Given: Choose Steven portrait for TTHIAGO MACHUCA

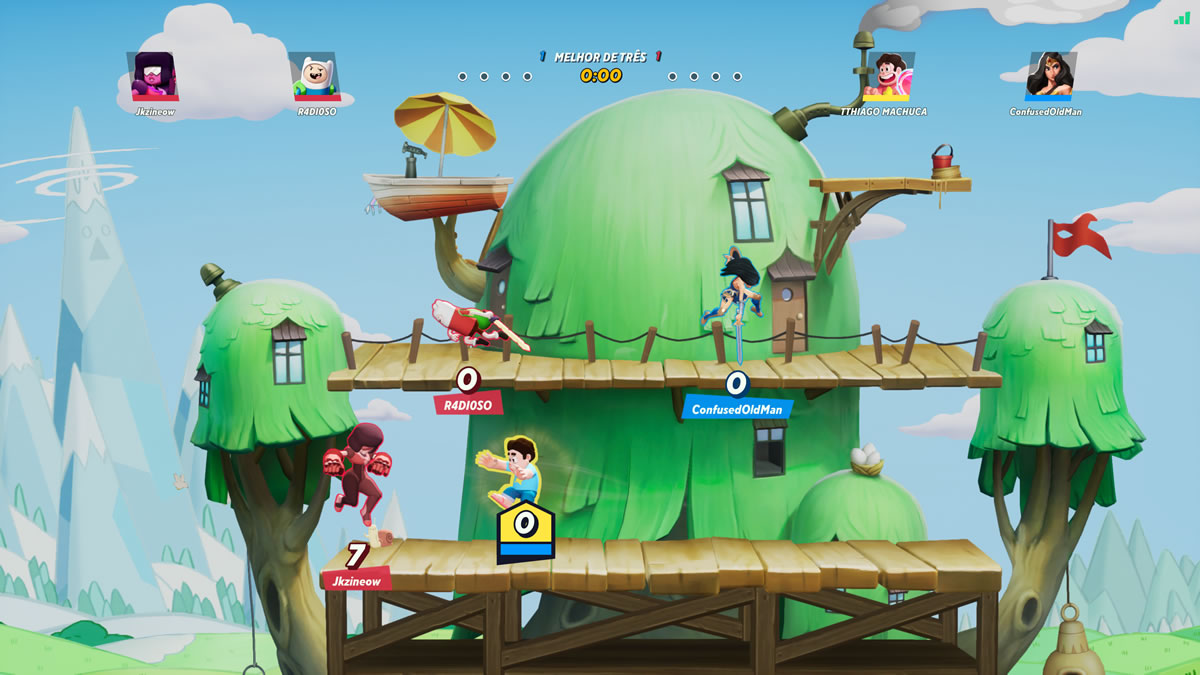Looking at the screenshot, I should click(x=886, y=76).
